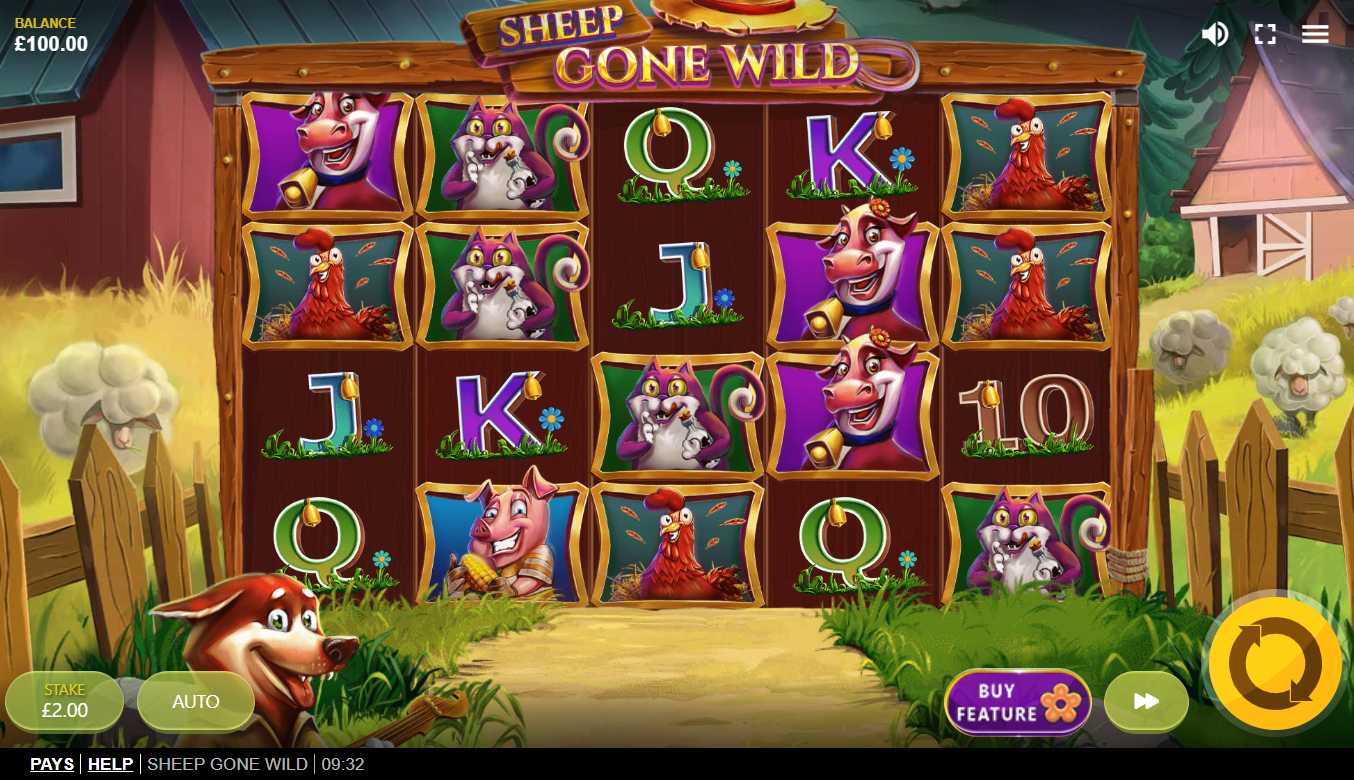Show the Pays table

52,764
